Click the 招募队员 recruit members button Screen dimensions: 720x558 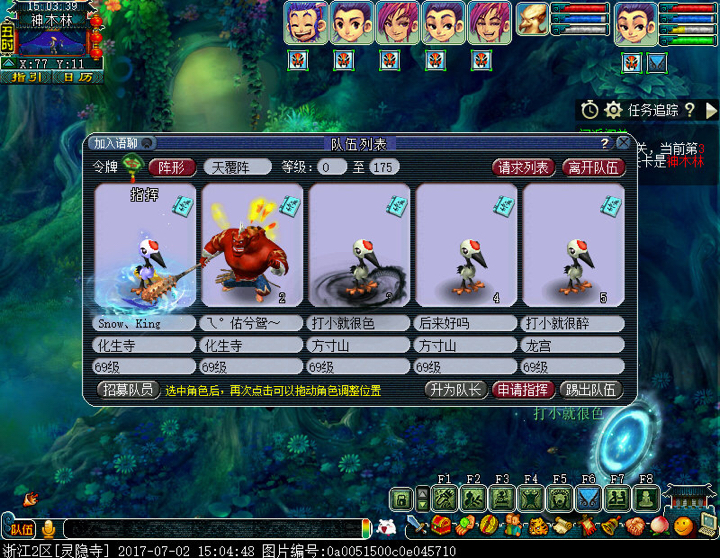pyautogui.click(x=127, y=390)
